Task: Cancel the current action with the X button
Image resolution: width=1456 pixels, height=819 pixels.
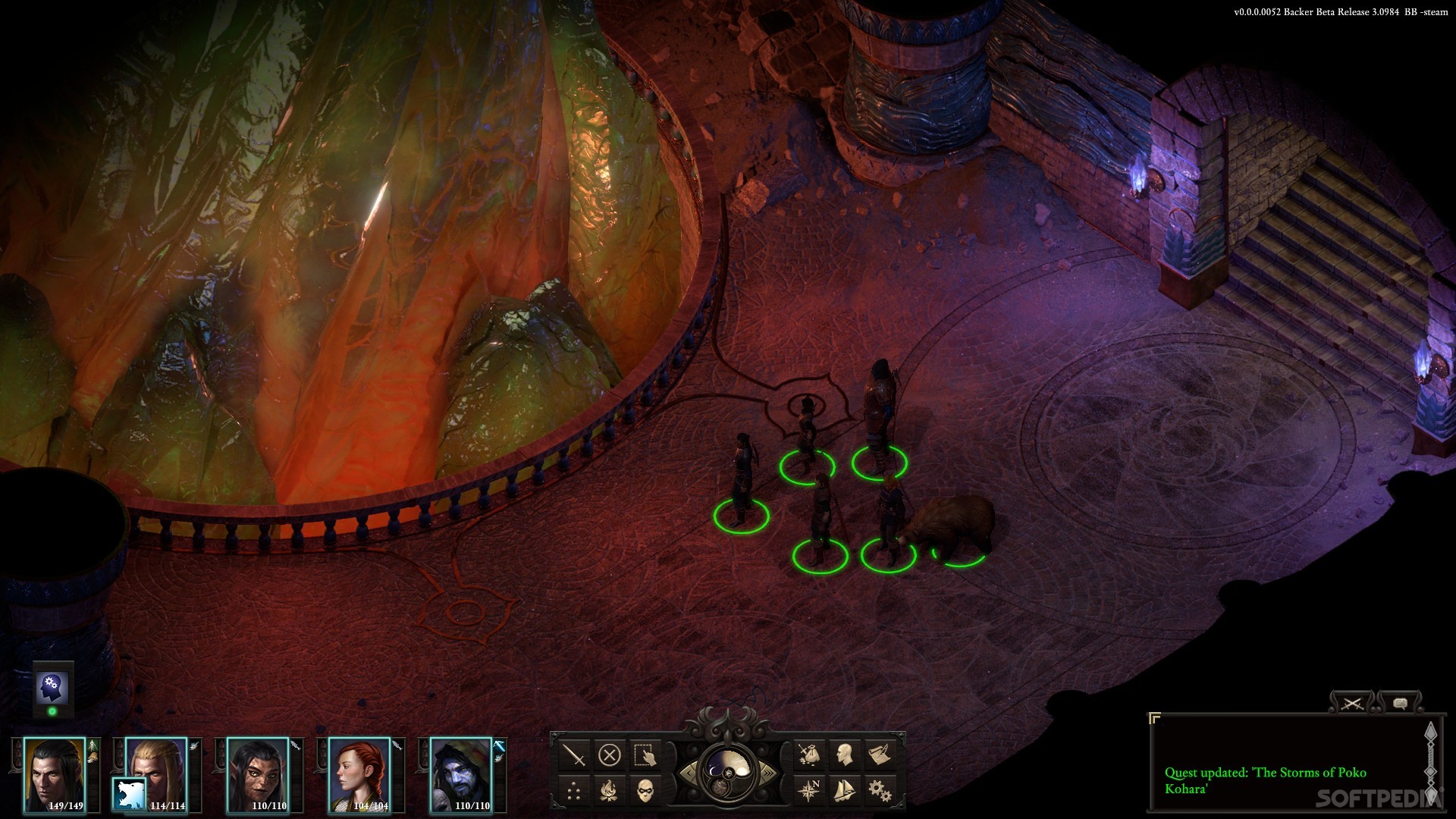Action: coord(610,755)
